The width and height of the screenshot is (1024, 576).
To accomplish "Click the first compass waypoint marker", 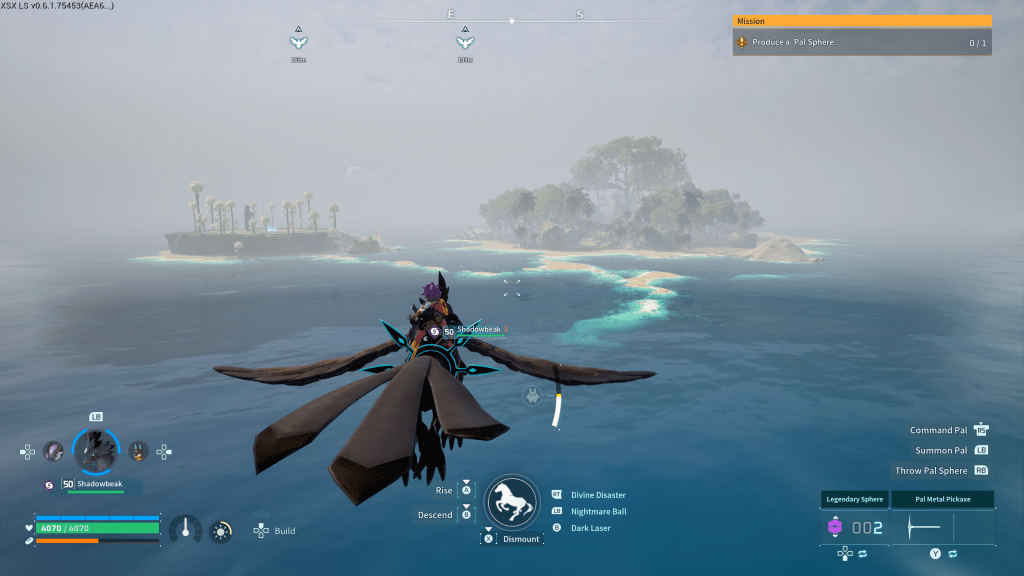I will coord(297,42).
